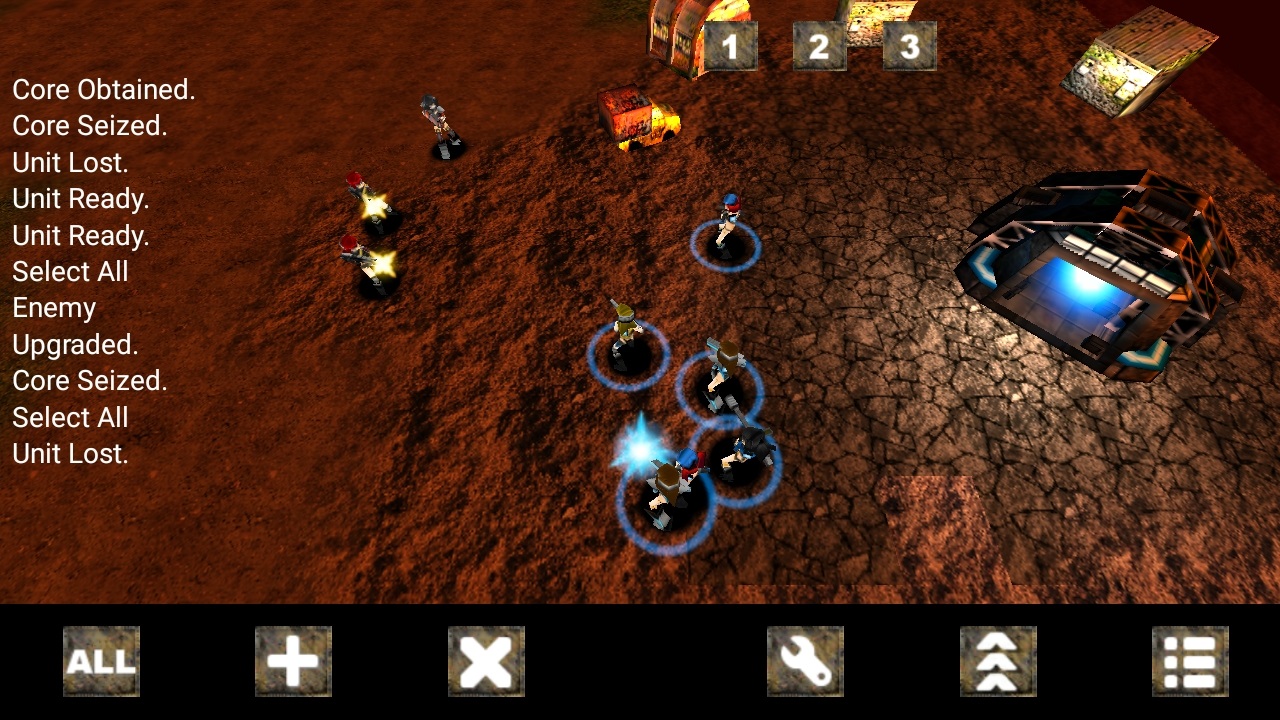1280x720 pixels.
Task: Click the plus sign button
Action: coord(293,661)
